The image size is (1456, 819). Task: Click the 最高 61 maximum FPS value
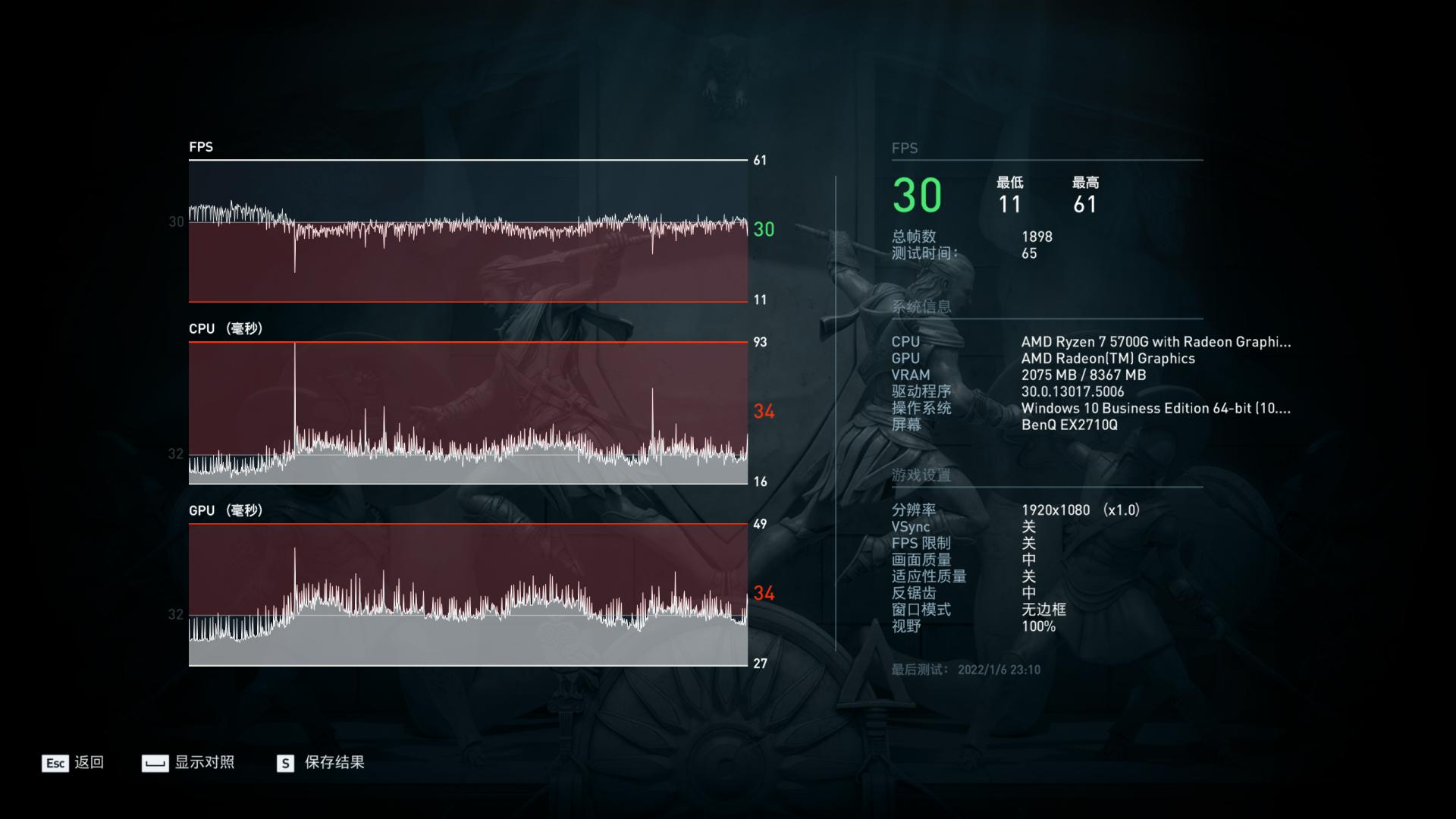(x=1084, y=204)
